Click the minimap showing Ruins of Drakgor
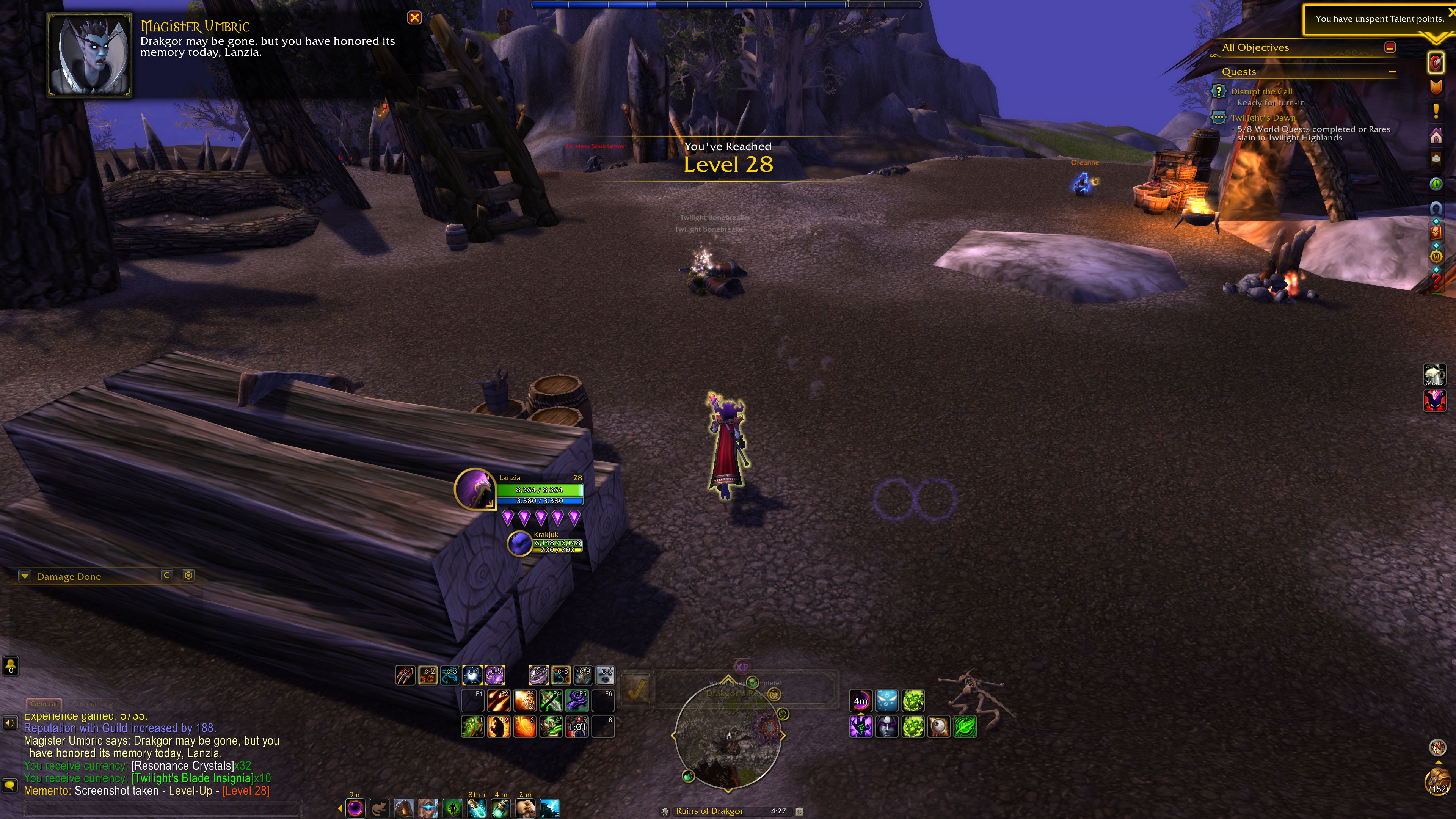The width and height of the screenshot is (1456, 819). pyautogui.click(x=728, y=735)
